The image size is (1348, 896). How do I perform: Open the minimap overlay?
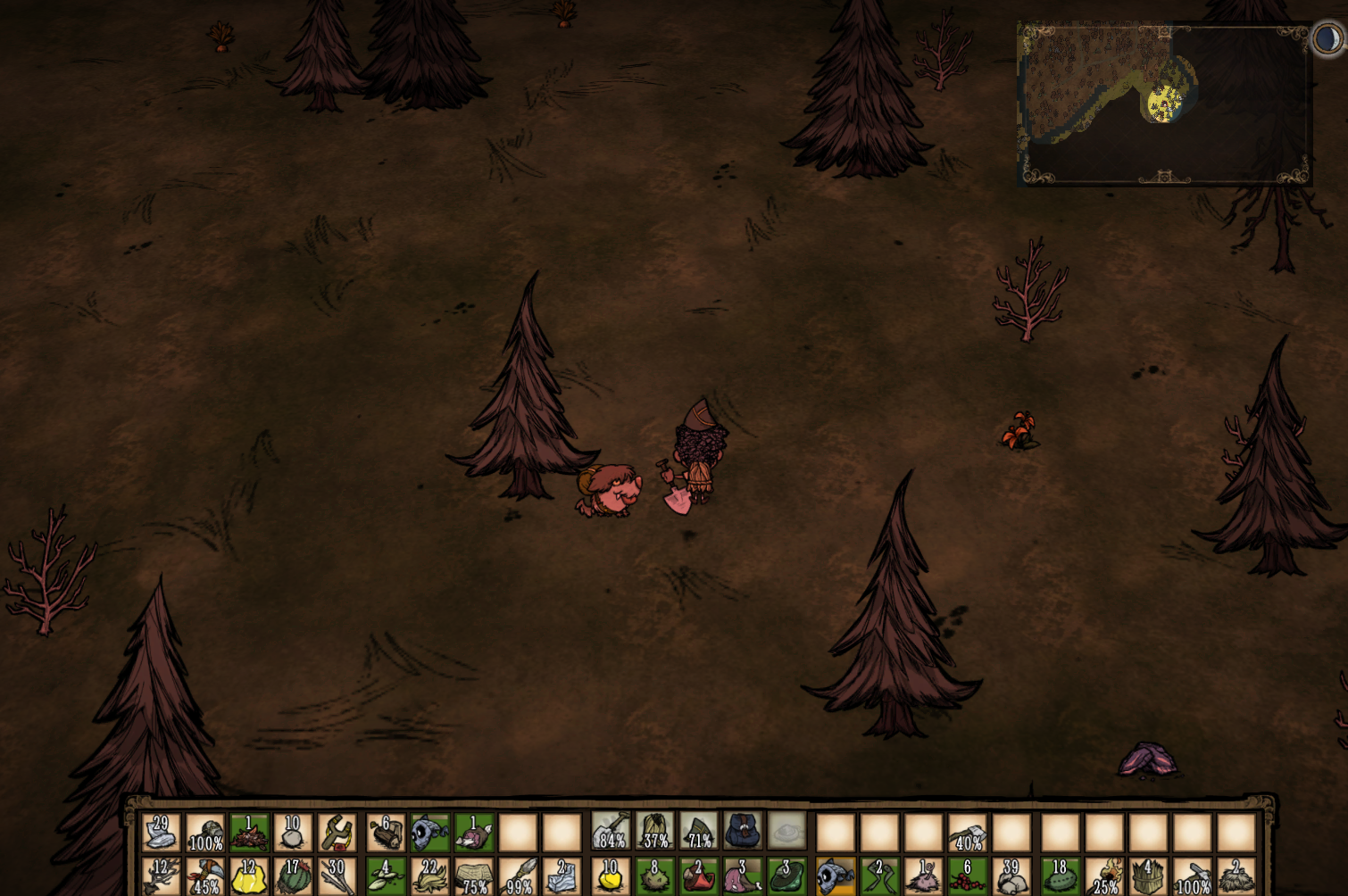tap(1164, 104)
